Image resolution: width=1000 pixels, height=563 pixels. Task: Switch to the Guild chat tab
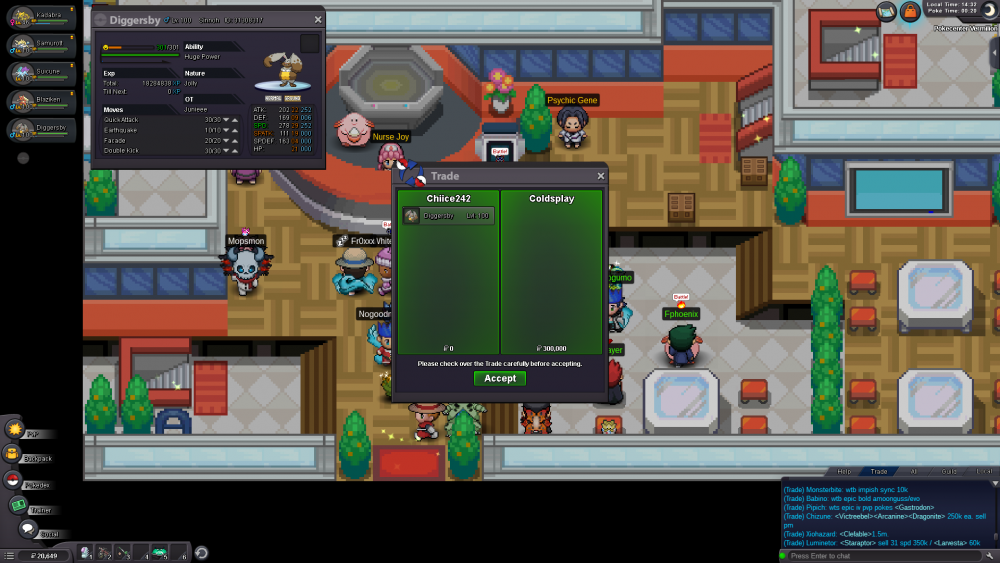point(949,471)
